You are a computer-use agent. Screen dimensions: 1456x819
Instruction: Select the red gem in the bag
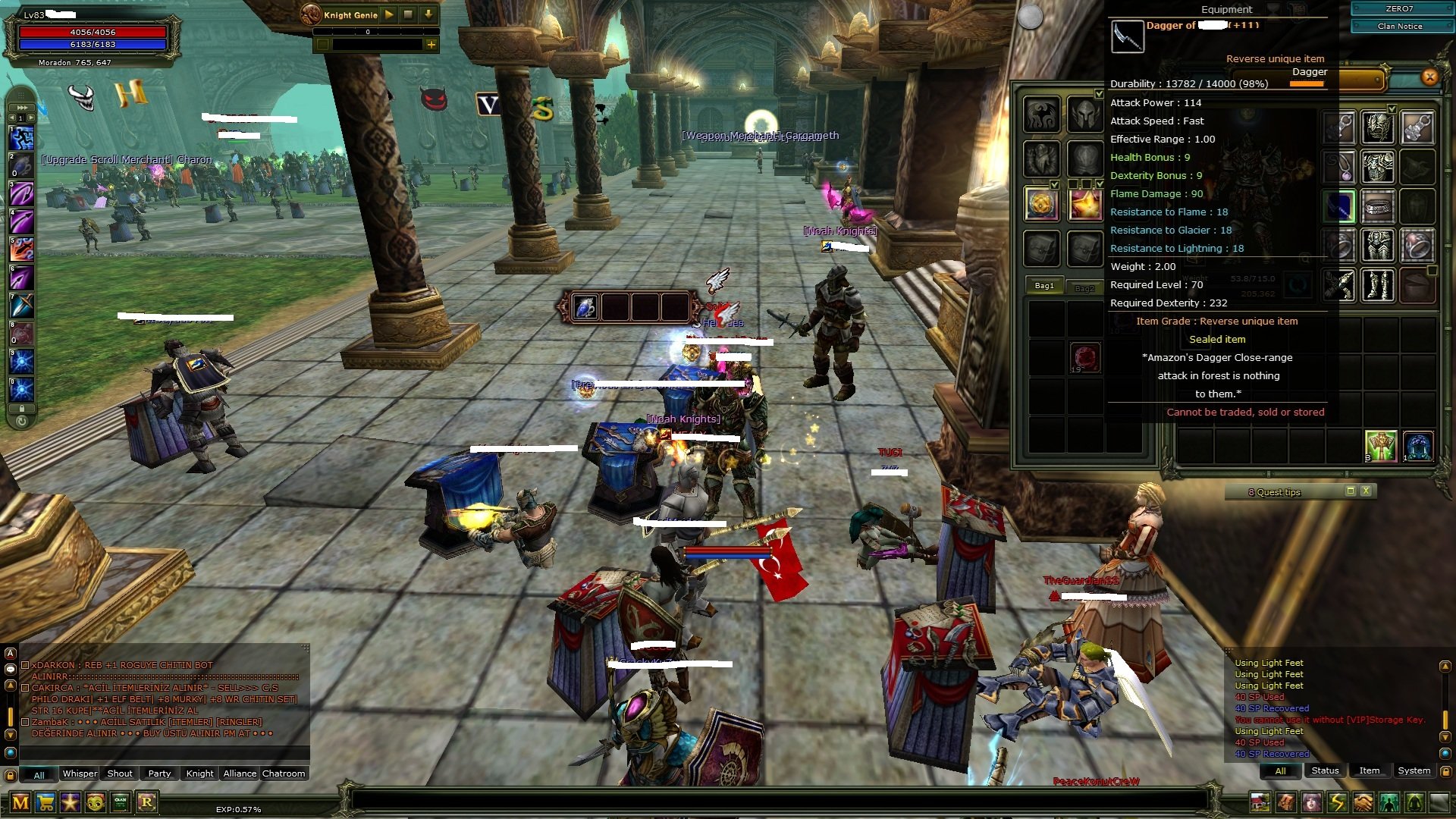coord(1084,358)
